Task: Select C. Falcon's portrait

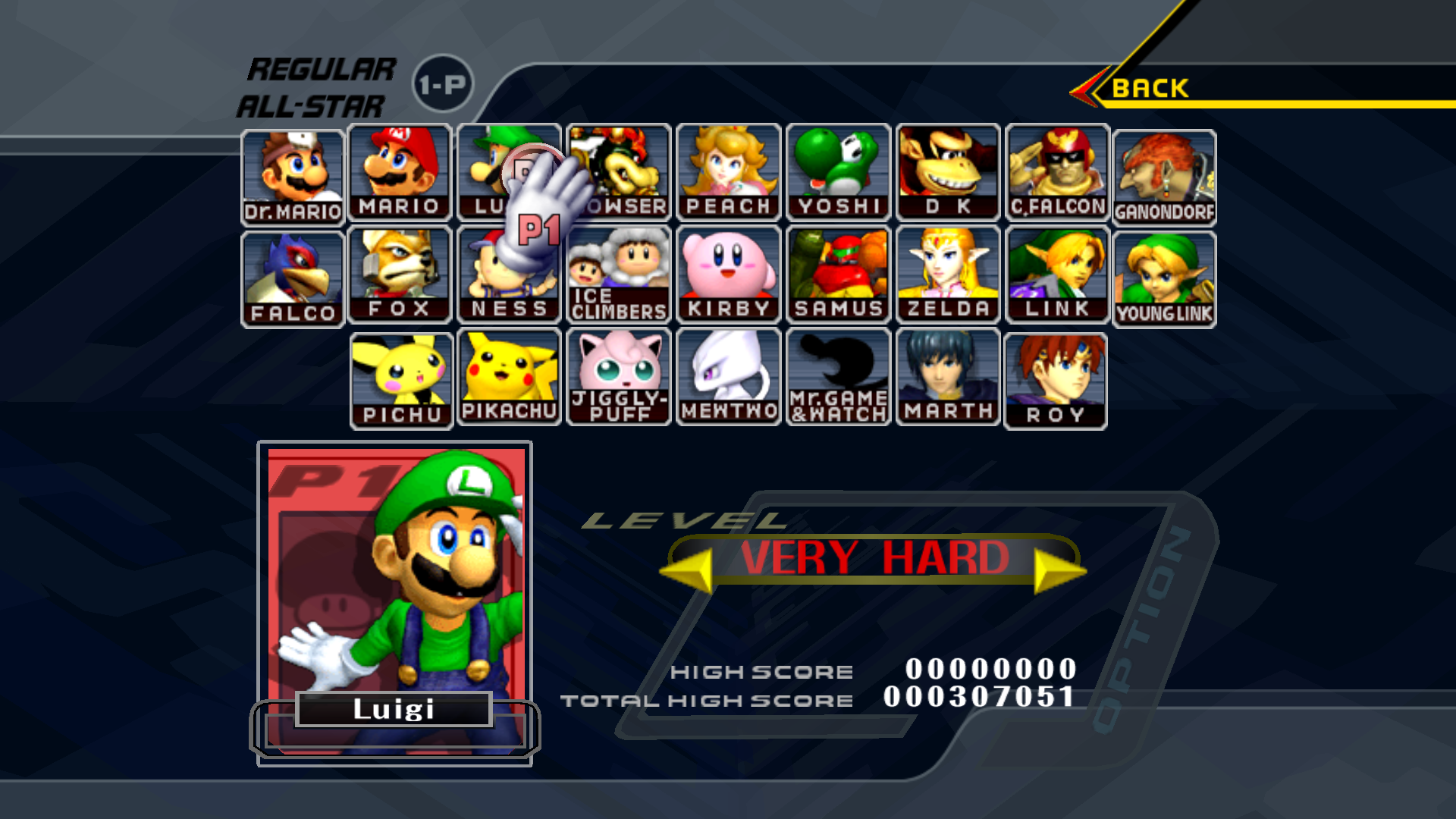Action: click(x=1058, y=174)
